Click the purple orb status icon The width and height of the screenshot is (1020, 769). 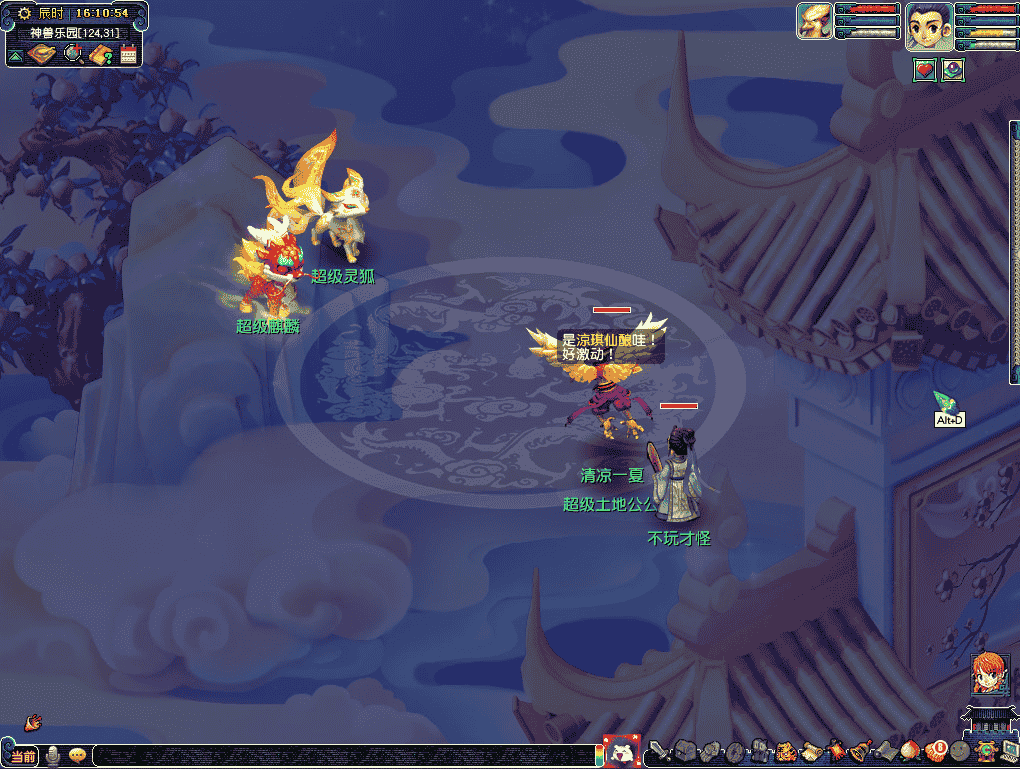coord(953,70)
